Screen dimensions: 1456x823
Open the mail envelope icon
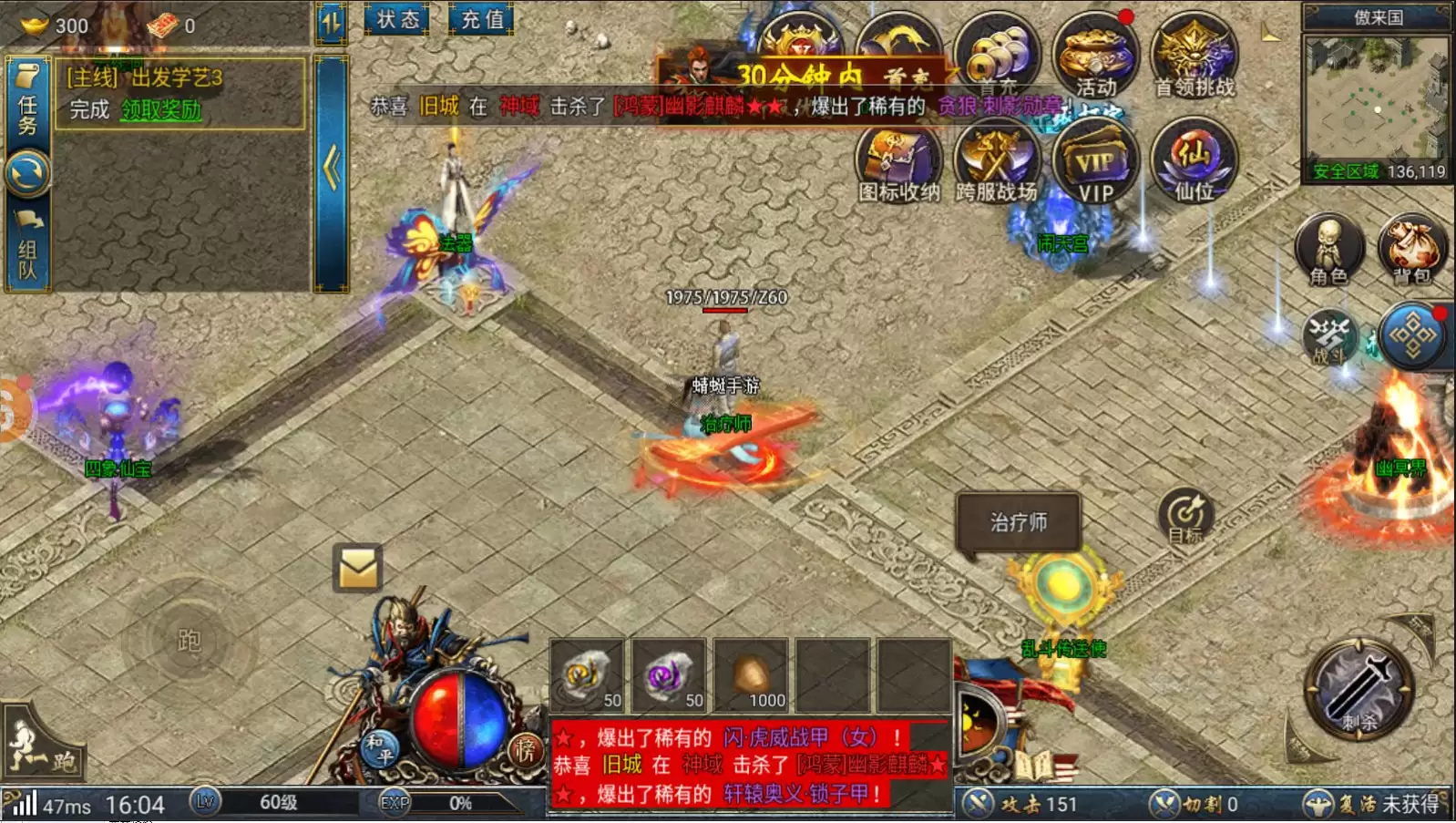(x=357, y=569)
